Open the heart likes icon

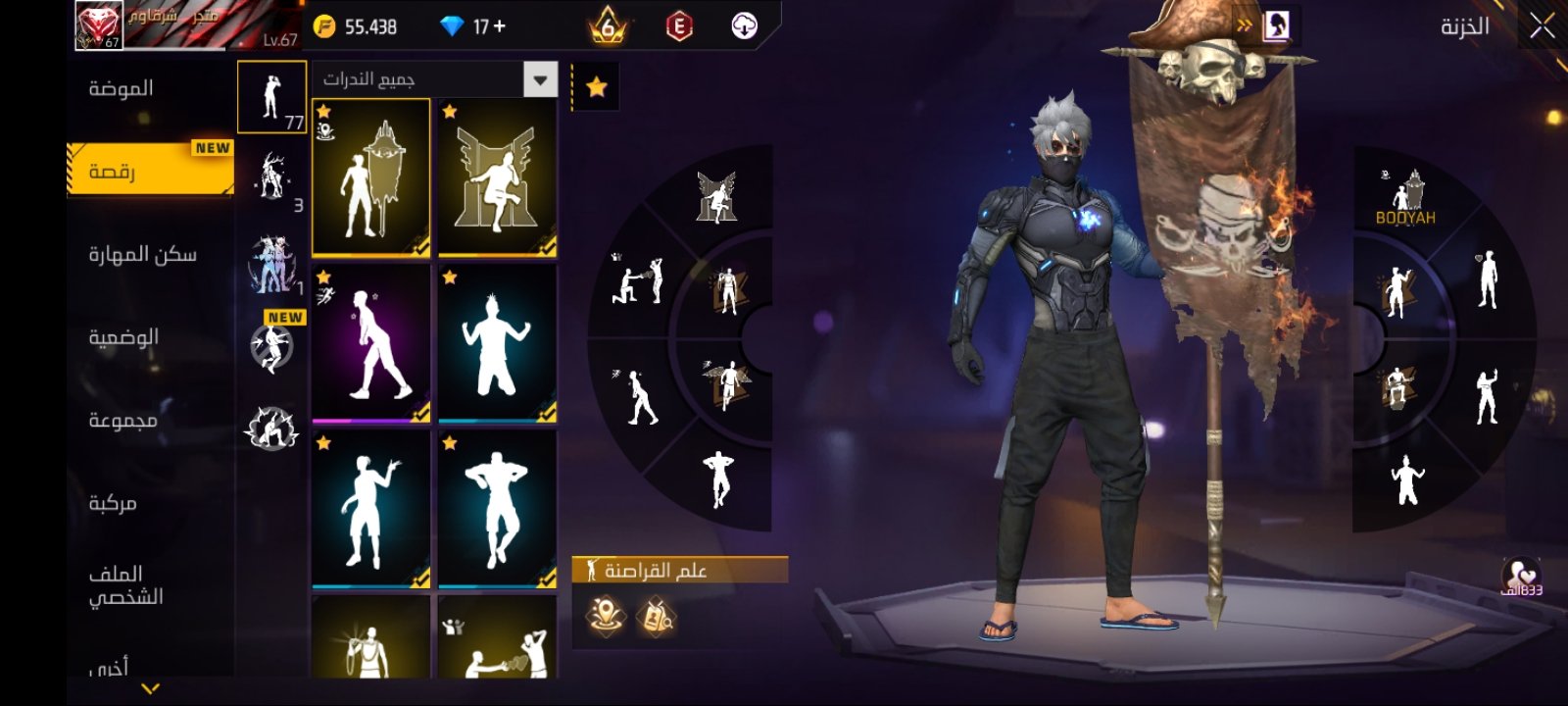point(1520,576)
